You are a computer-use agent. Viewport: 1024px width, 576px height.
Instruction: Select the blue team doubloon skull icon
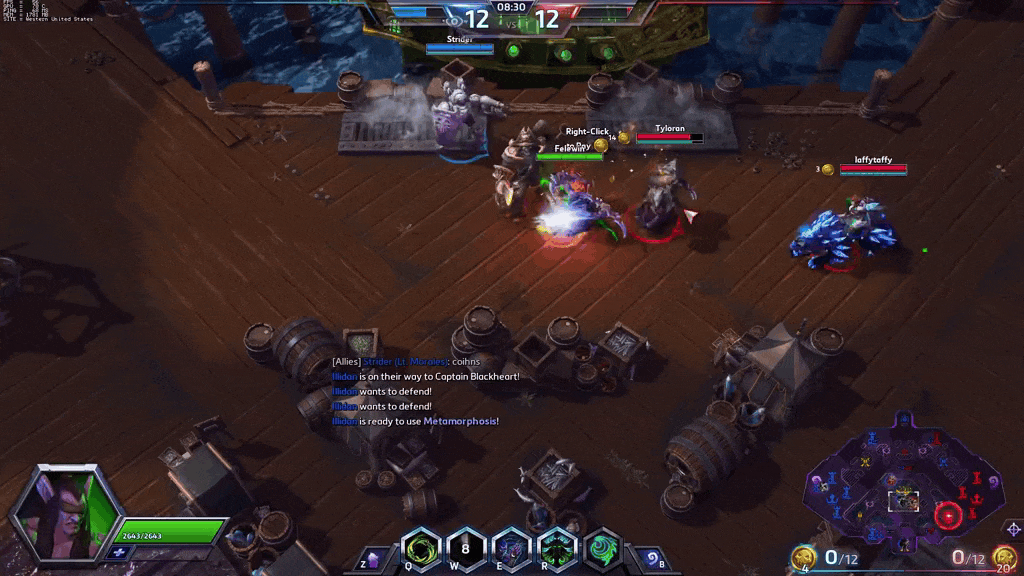[x=803, y=558]
